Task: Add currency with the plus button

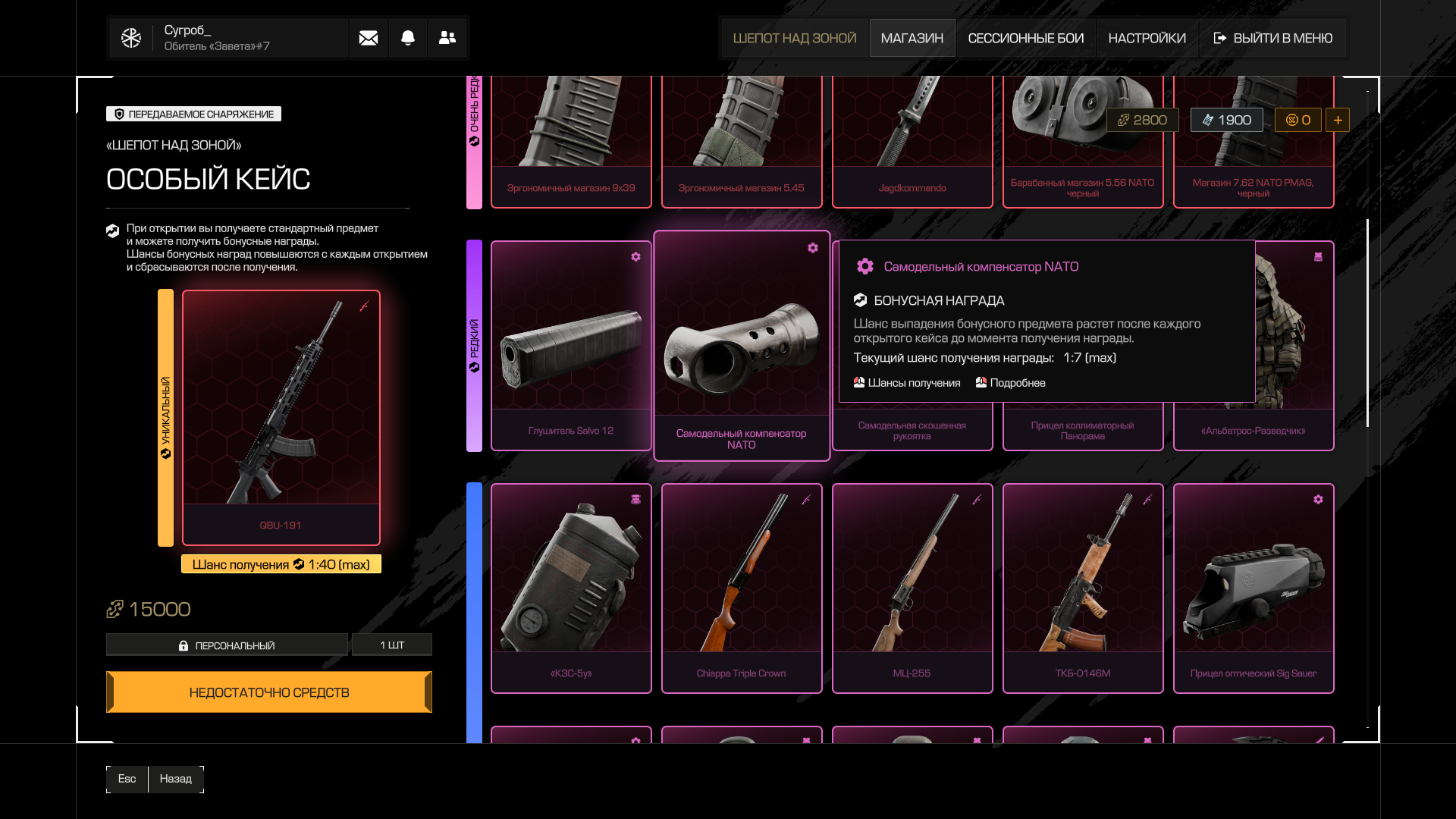Action: pos(1337,120)
